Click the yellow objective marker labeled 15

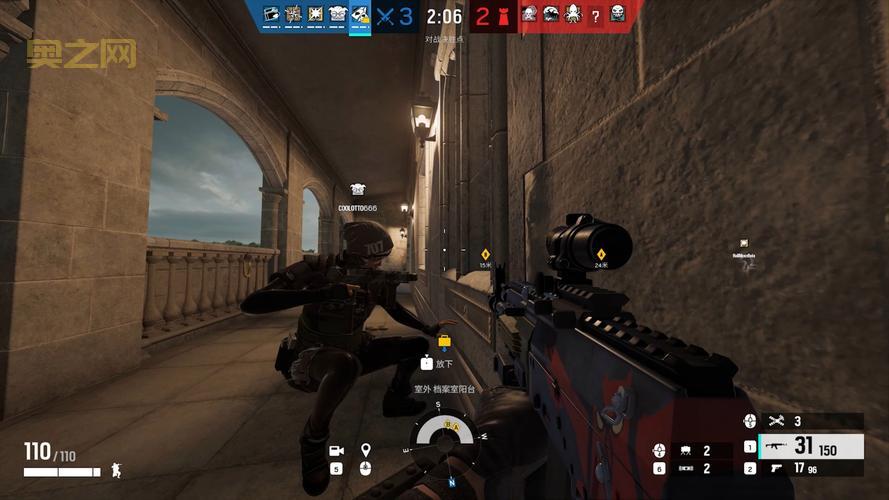485,254
